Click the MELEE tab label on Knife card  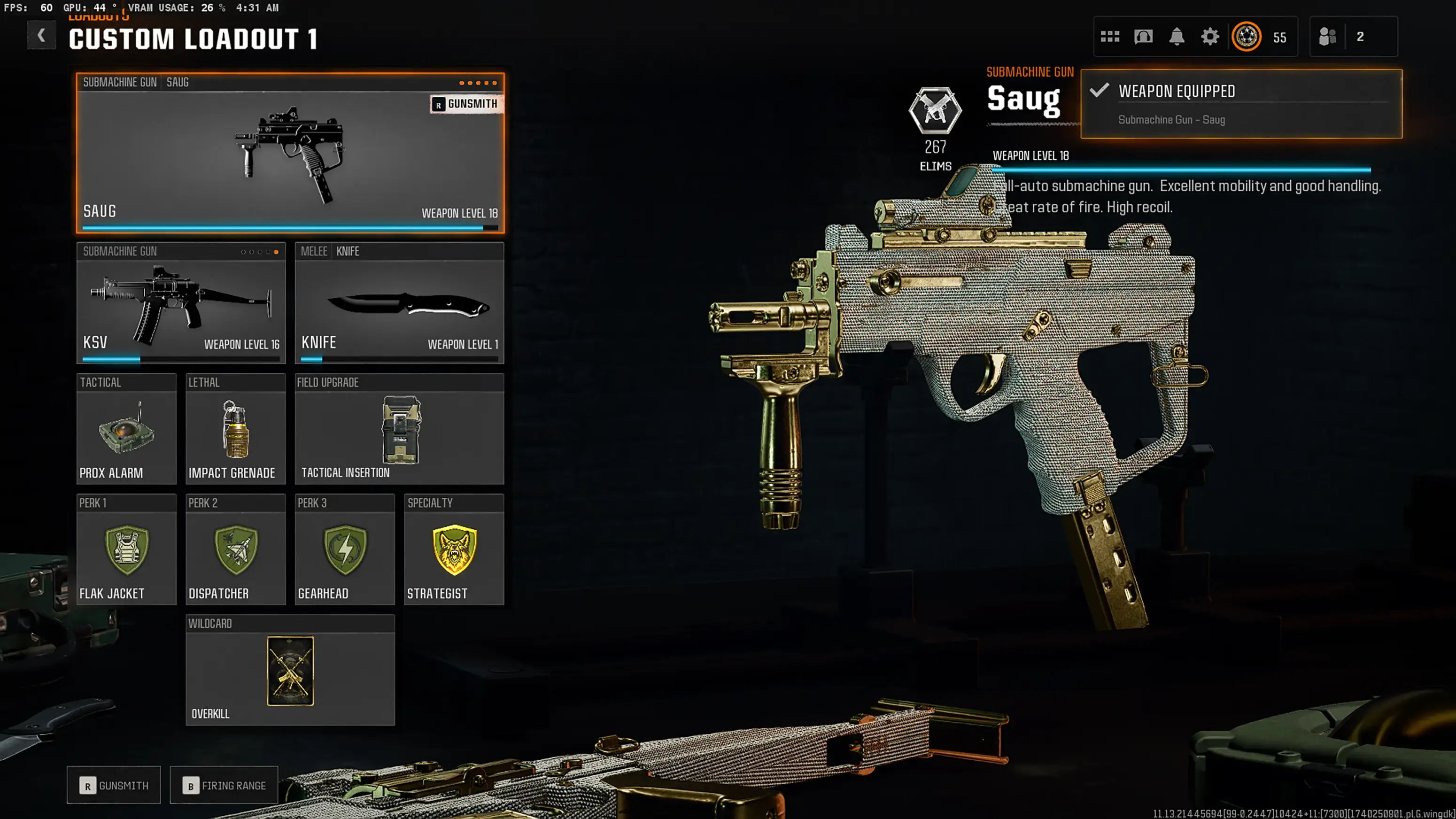click(x=314, y=252)
